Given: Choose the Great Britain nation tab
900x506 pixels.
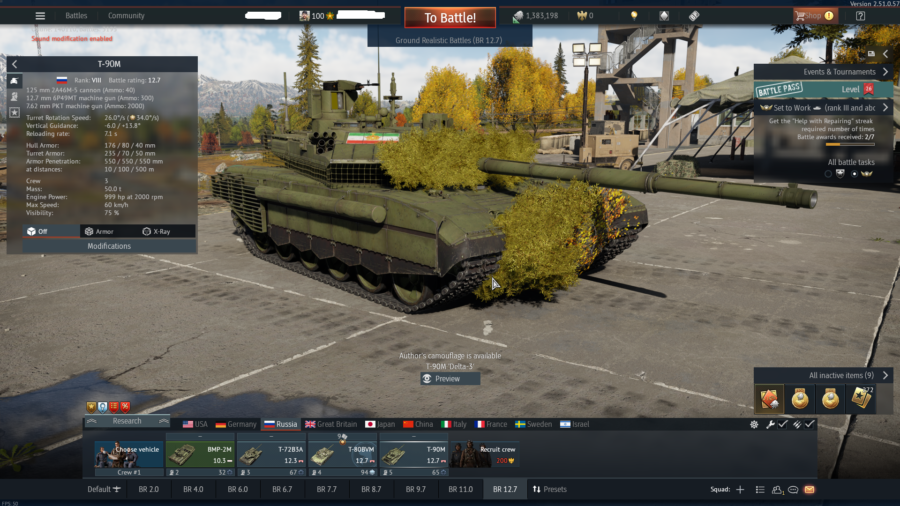Looking at the screenshot, I should [x=332, y=424].
